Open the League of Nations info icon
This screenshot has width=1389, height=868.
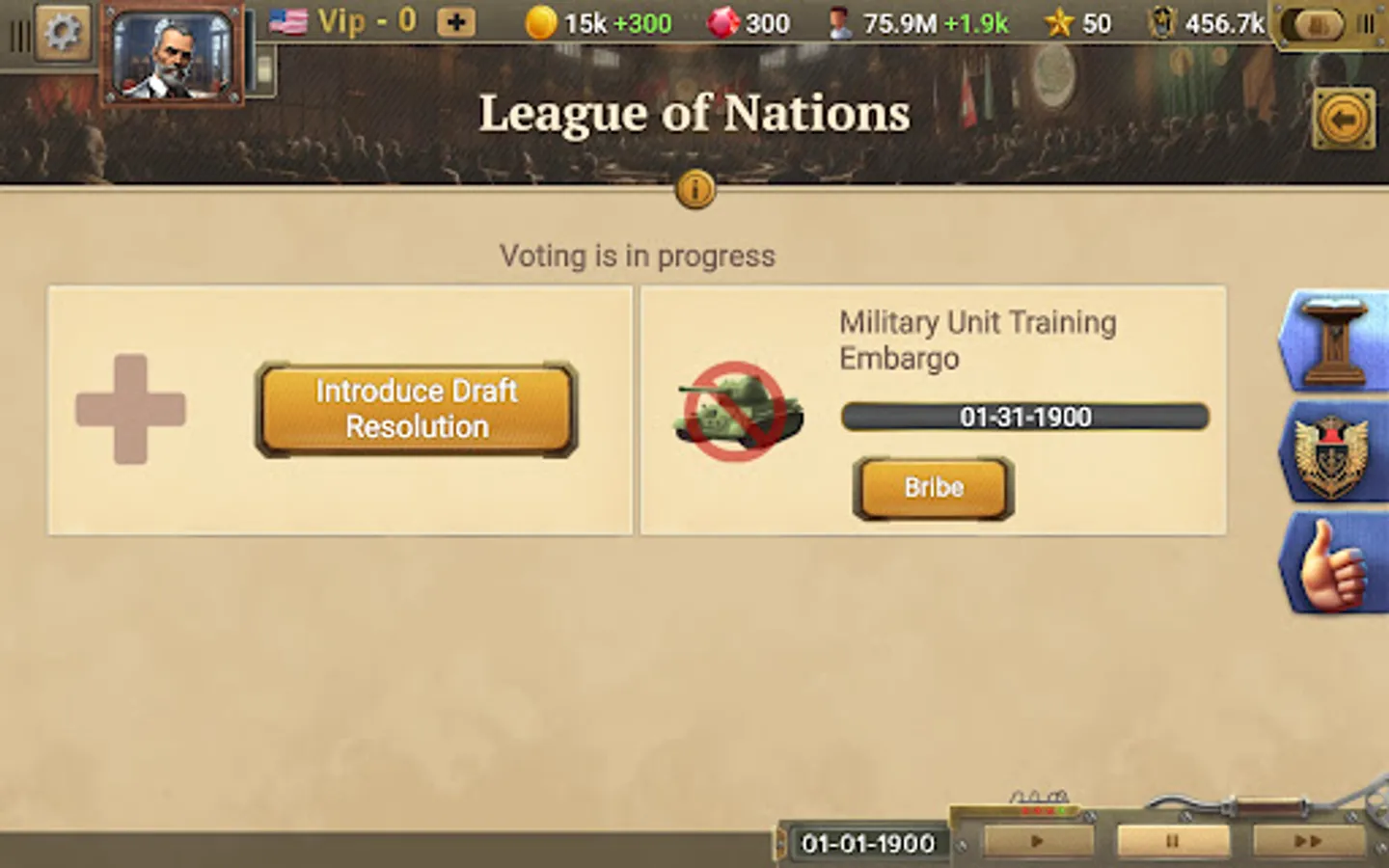click(x=694, y=190)
